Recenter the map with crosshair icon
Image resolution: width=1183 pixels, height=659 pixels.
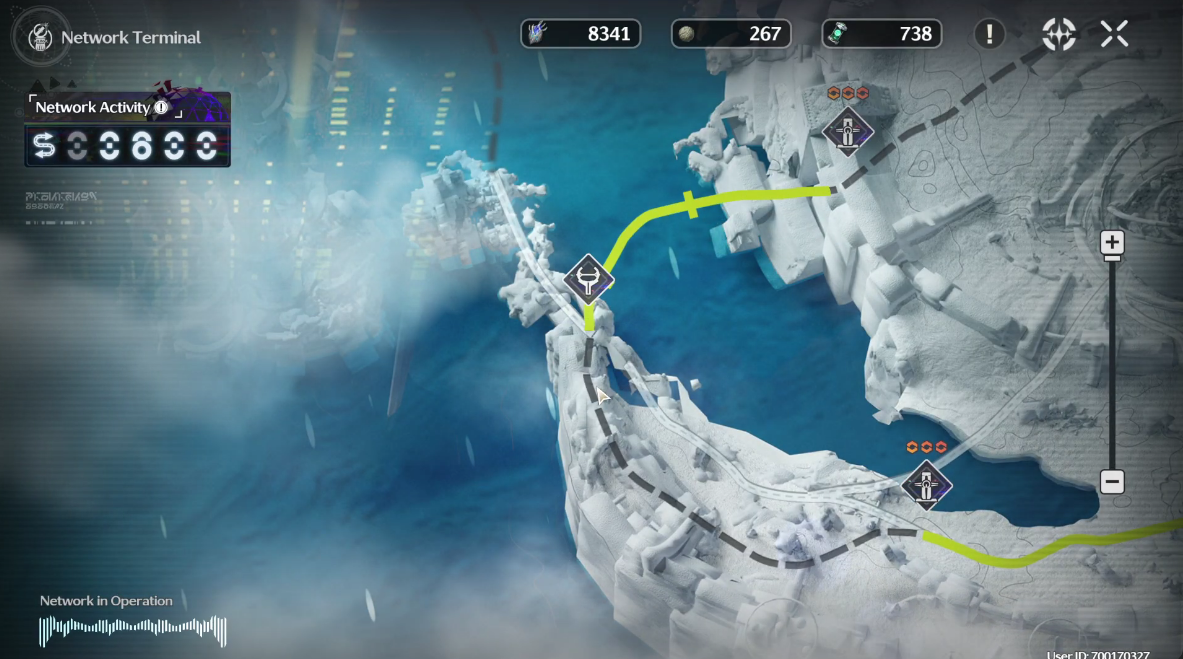(x=1059, y=34)
